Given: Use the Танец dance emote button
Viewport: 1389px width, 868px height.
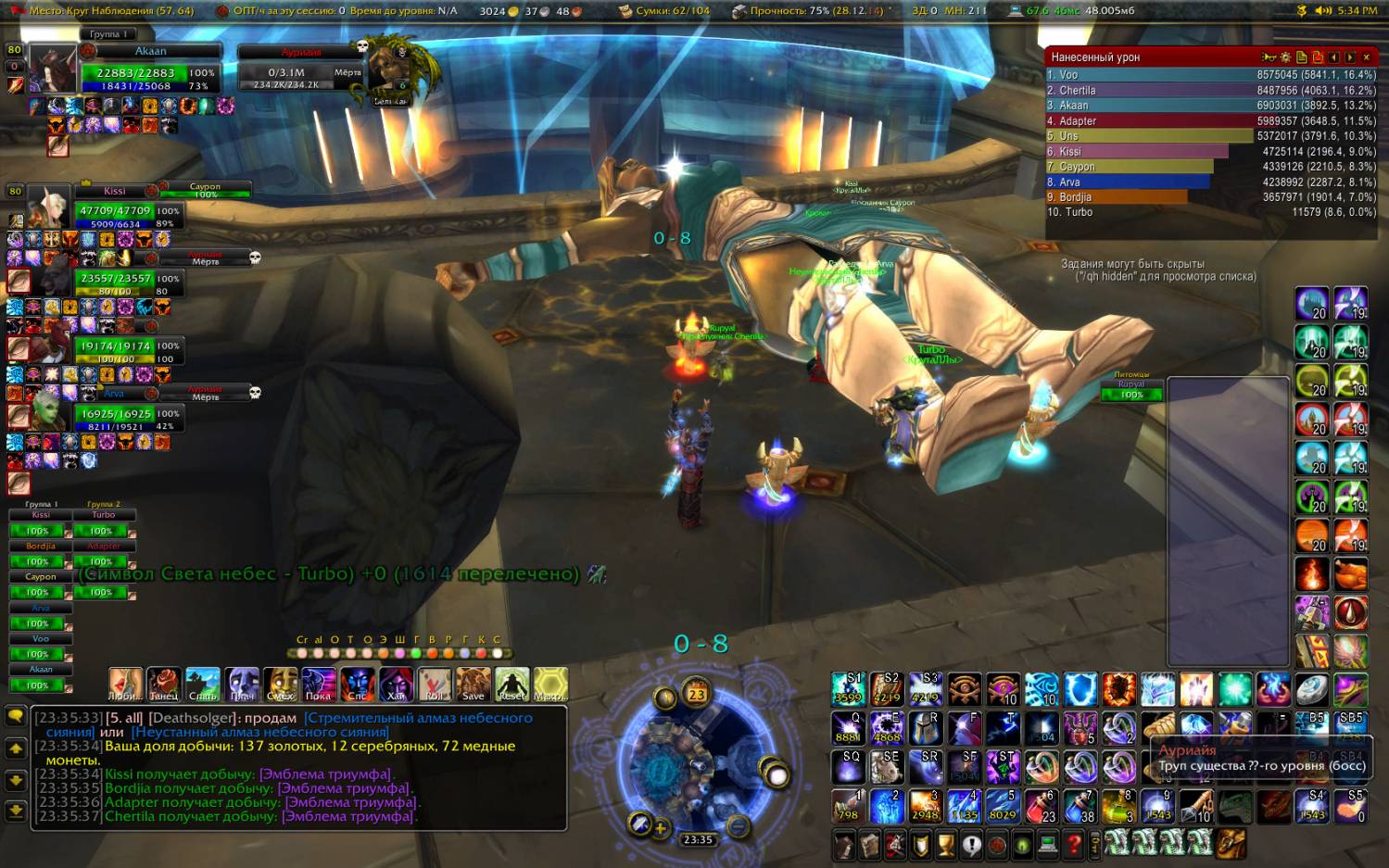Looking at the screenshot, I should pos(164,684).
